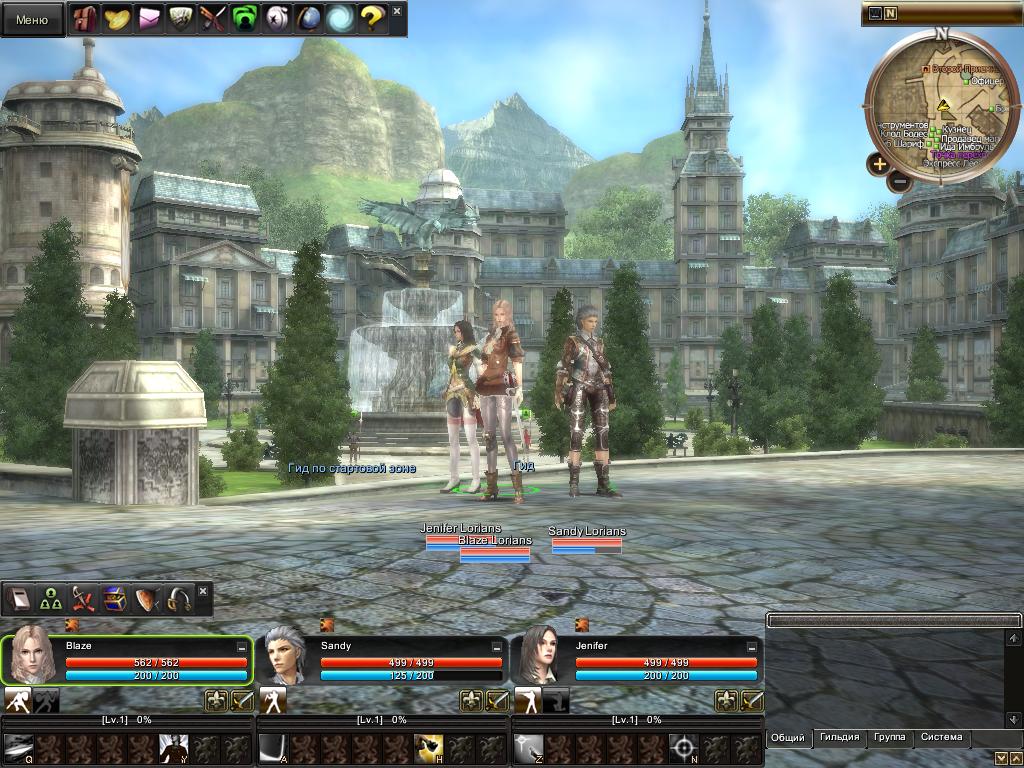Viewport: 1024px width, 768px height.
Task: Select Sandy's character portrait
Action: (x=286, y=658)
